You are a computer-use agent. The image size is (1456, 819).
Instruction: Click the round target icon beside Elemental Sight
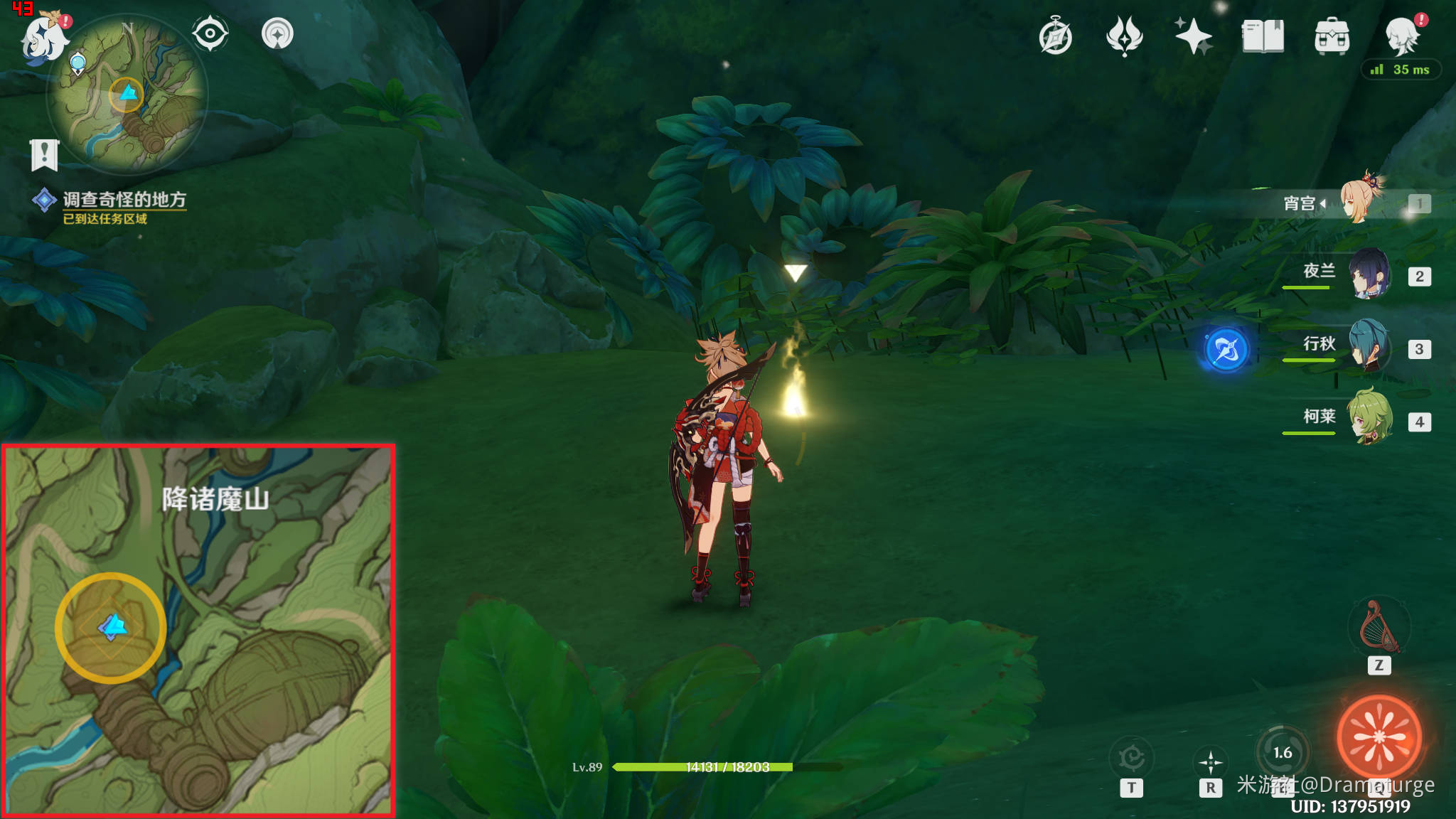pos(277,33)
